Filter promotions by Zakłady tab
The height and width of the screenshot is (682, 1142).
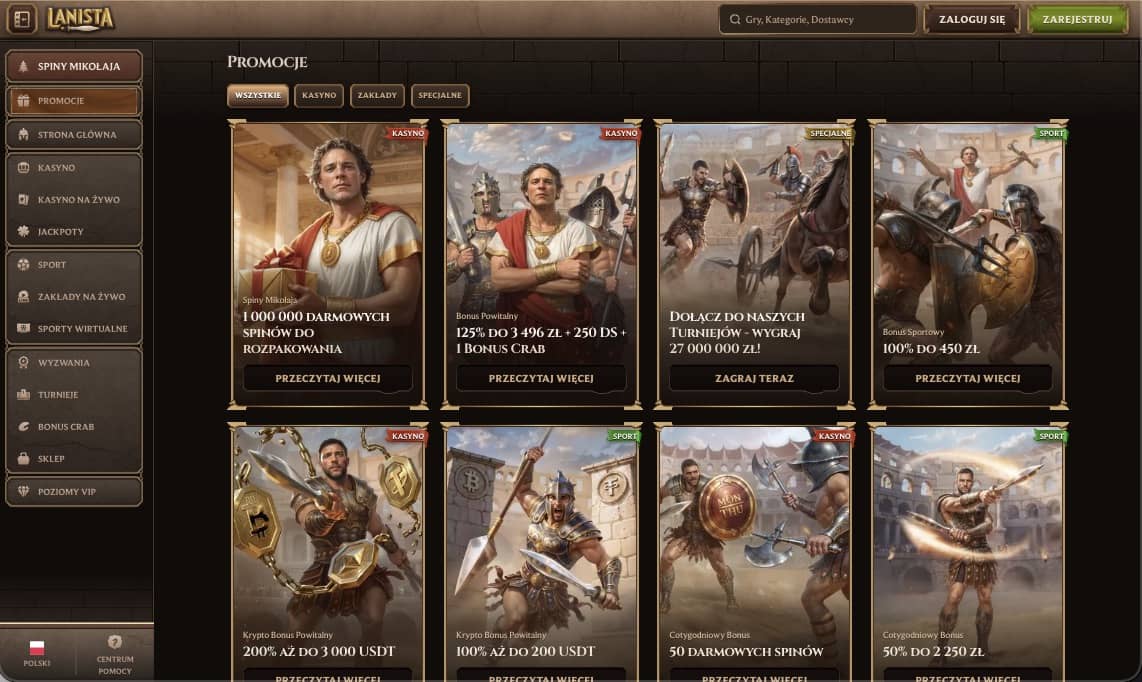(377, 95)
